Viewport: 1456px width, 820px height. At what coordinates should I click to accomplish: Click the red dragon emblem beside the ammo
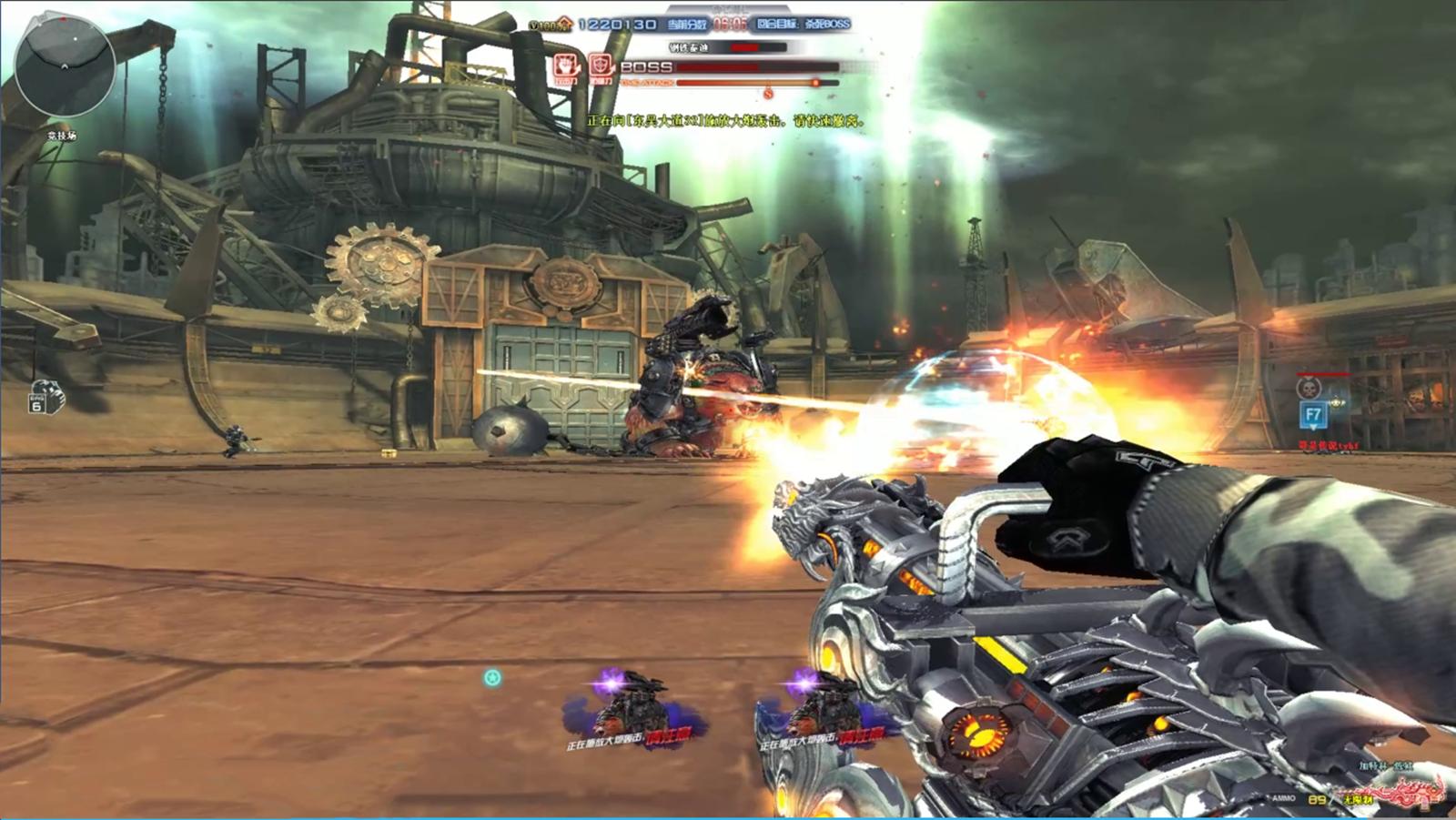point(1409,793)
